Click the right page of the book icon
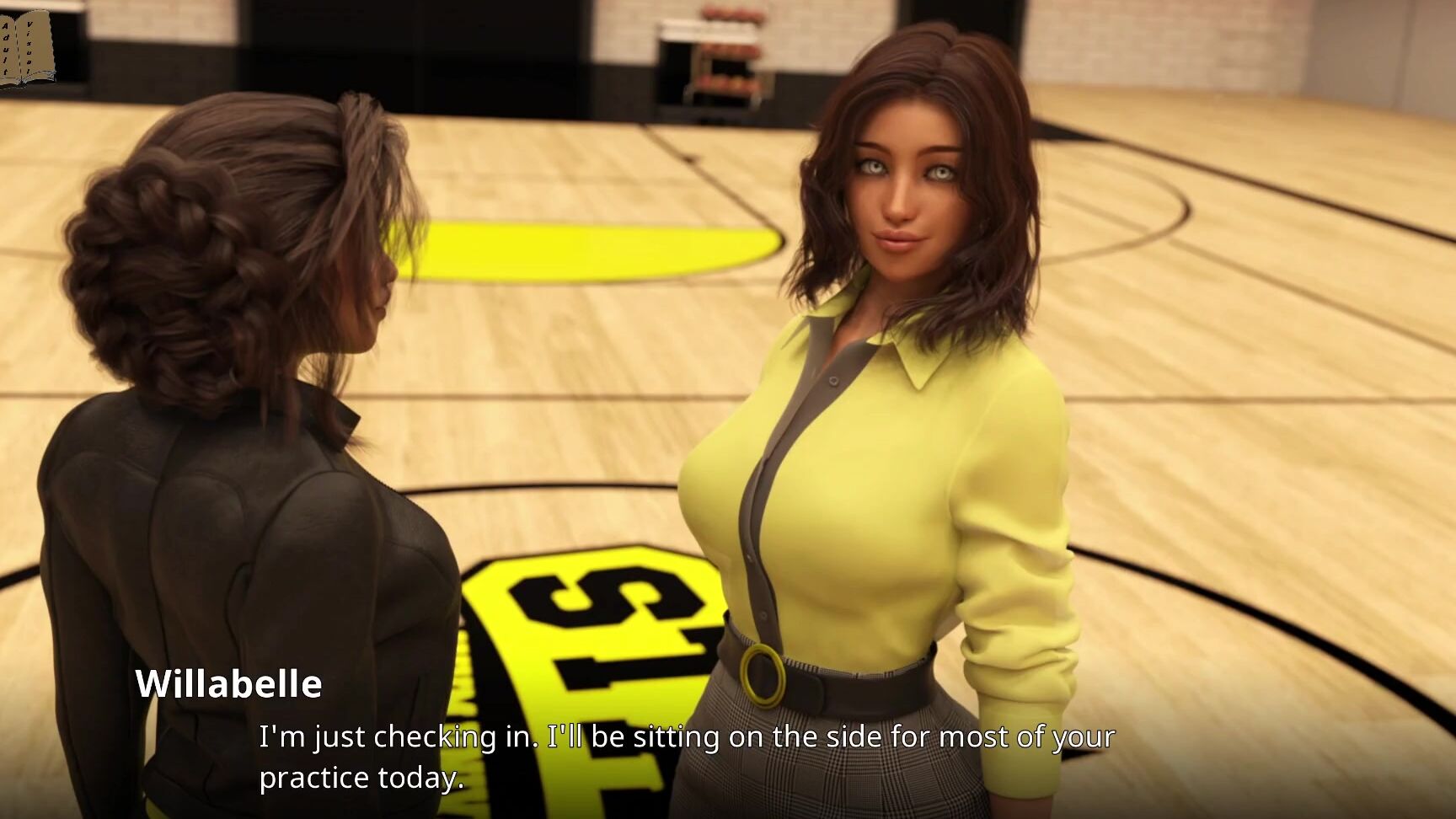The height and width of the screenshot is (819, 1456). [x=35, y=46]
